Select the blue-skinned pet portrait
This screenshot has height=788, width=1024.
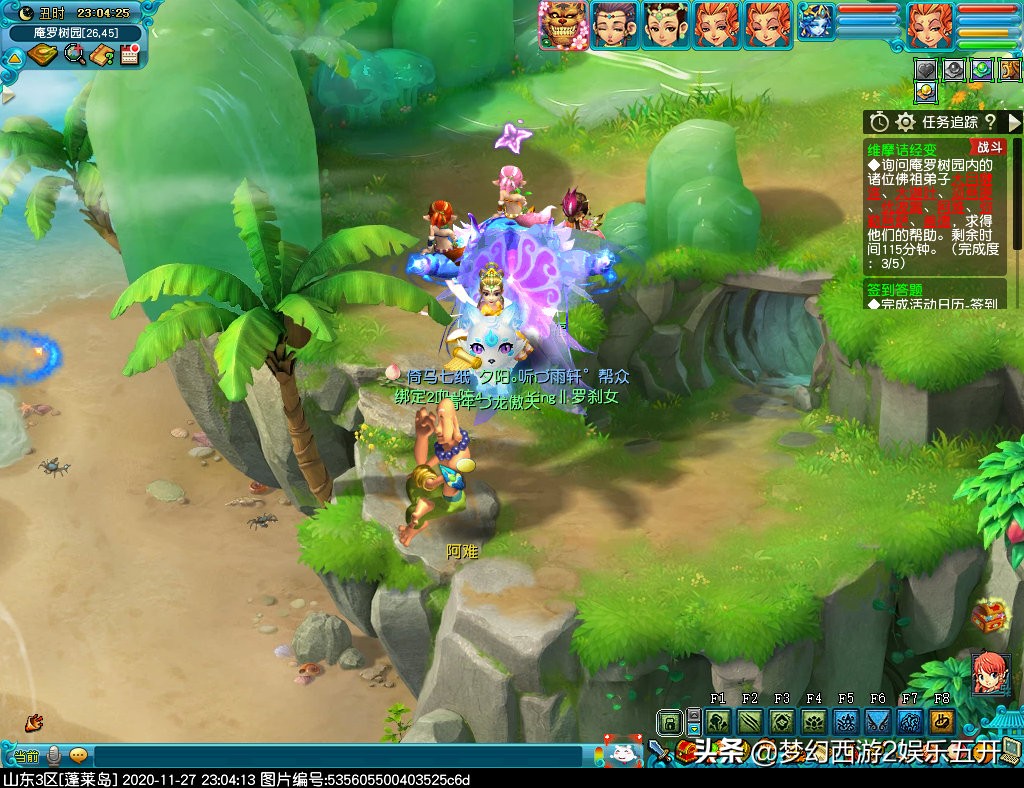pyautogui.click(x=815, y=23)
